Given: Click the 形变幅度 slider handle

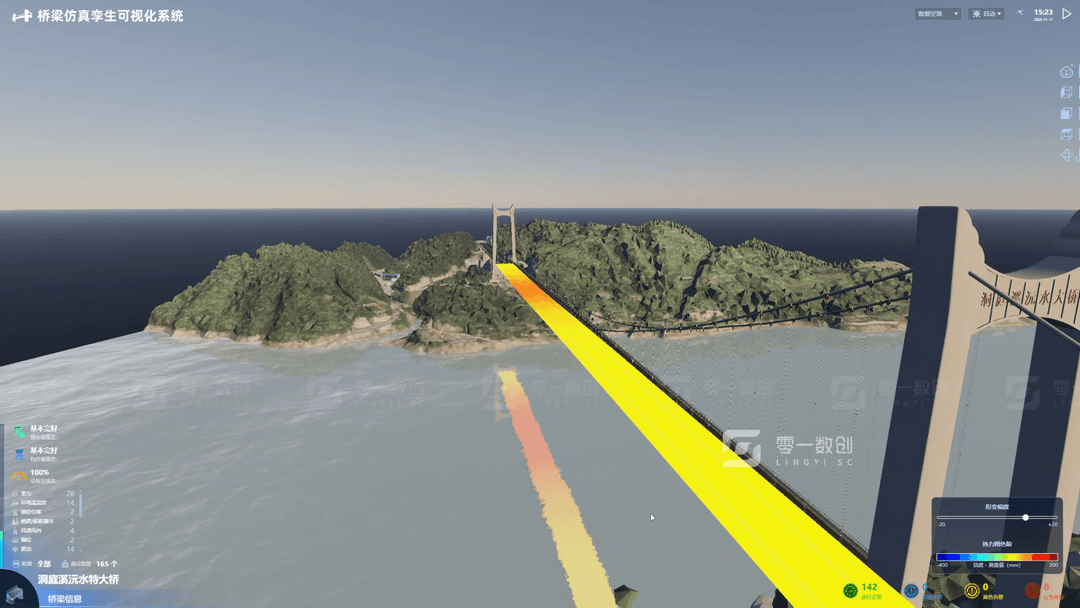Looking at the screenshot, I should 1025,517.
